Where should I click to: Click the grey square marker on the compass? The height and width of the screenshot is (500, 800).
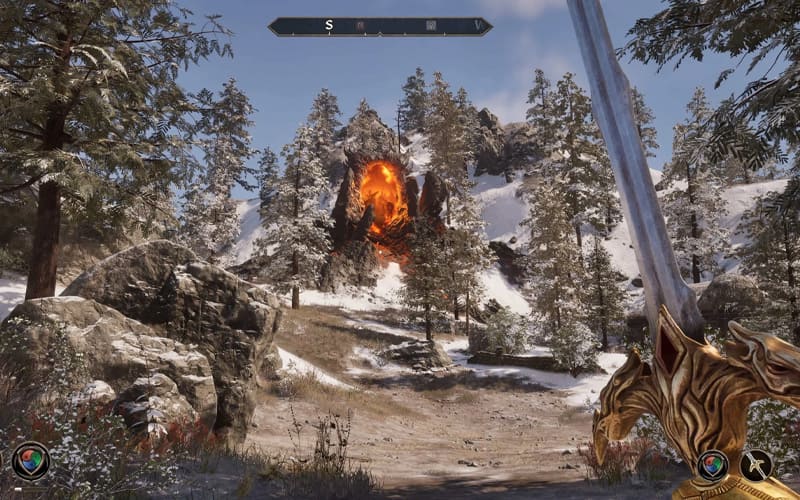click(x=431, y=26)
